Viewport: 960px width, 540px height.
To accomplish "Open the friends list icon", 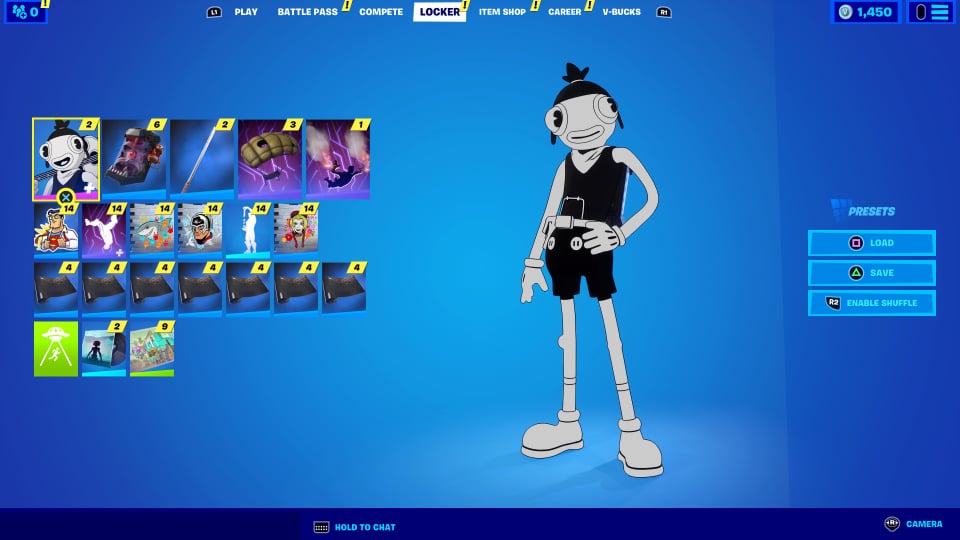I will [x=24, y=12].
